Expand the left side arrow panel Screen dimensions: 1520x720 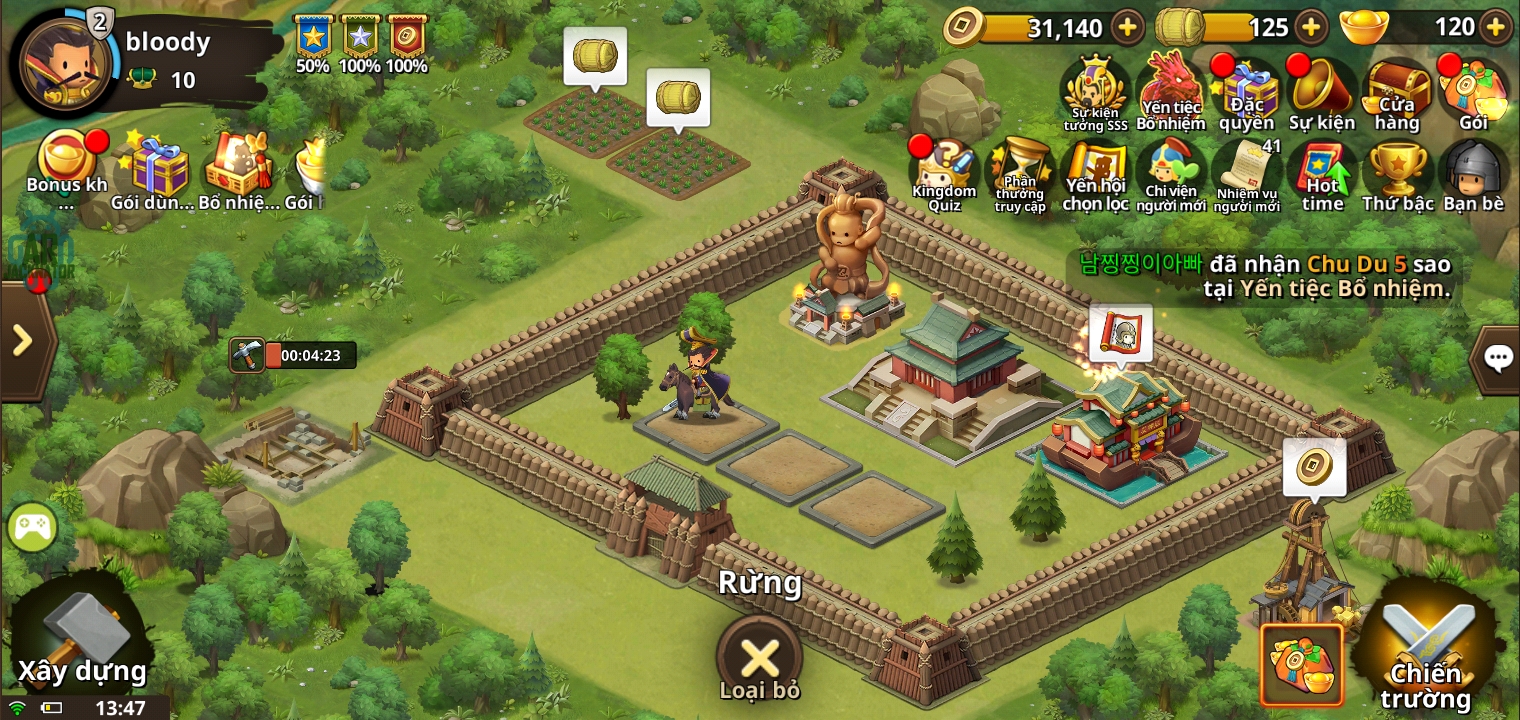click(22, 341)
